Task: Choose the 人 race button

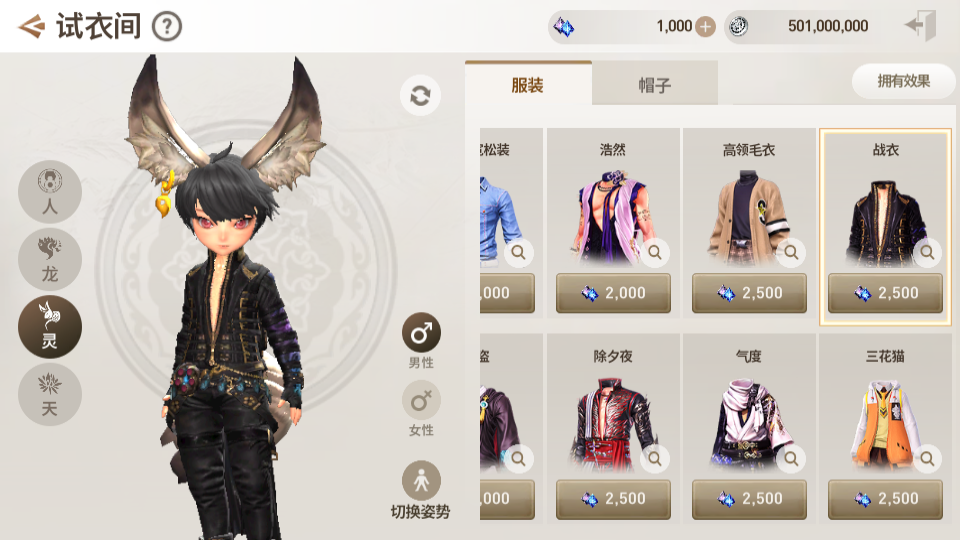Action: click(x=50, y=193)
